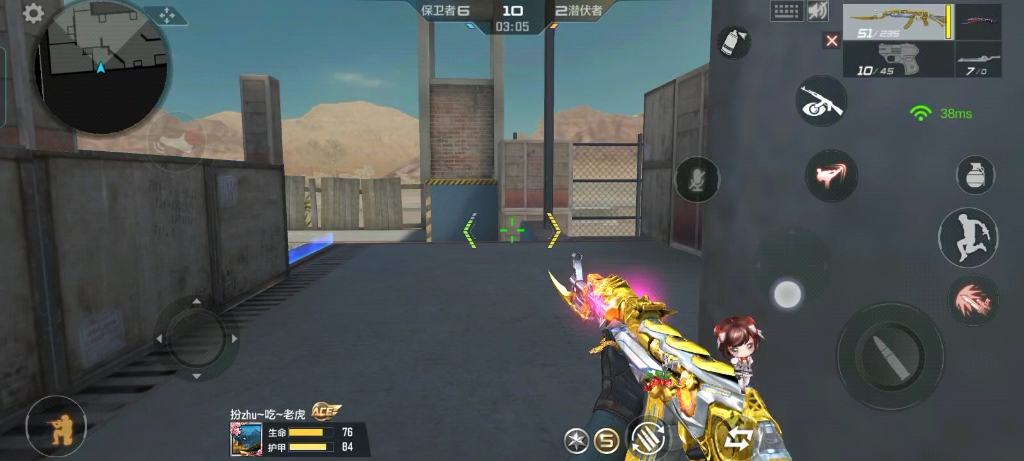
Task: Toggle the microphone voice button
Action: coord(697,180)
